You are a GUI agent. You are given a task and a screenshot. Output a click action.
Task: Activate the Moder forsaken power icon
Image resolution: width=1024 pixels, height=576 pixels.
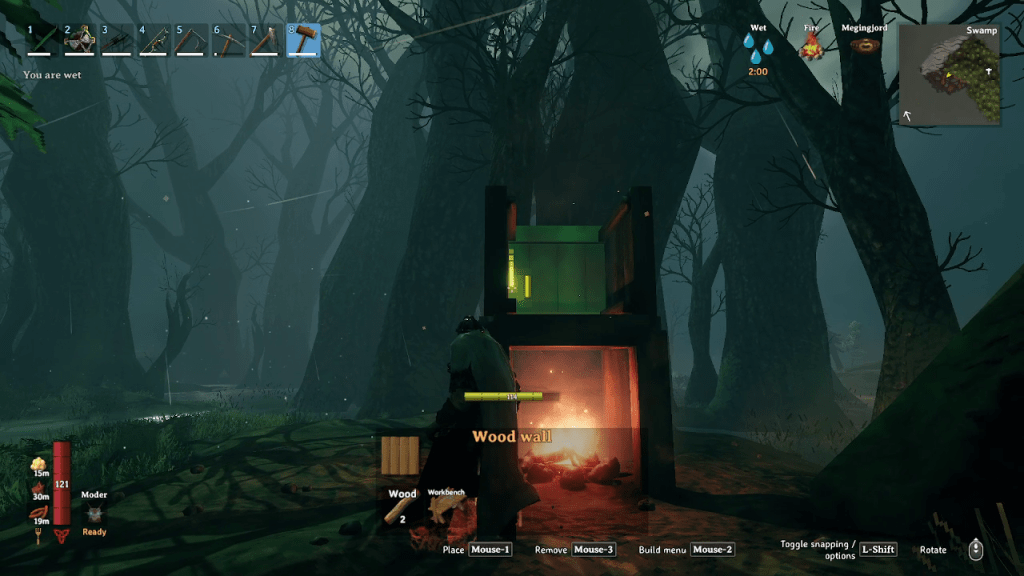tap(94, 514)
